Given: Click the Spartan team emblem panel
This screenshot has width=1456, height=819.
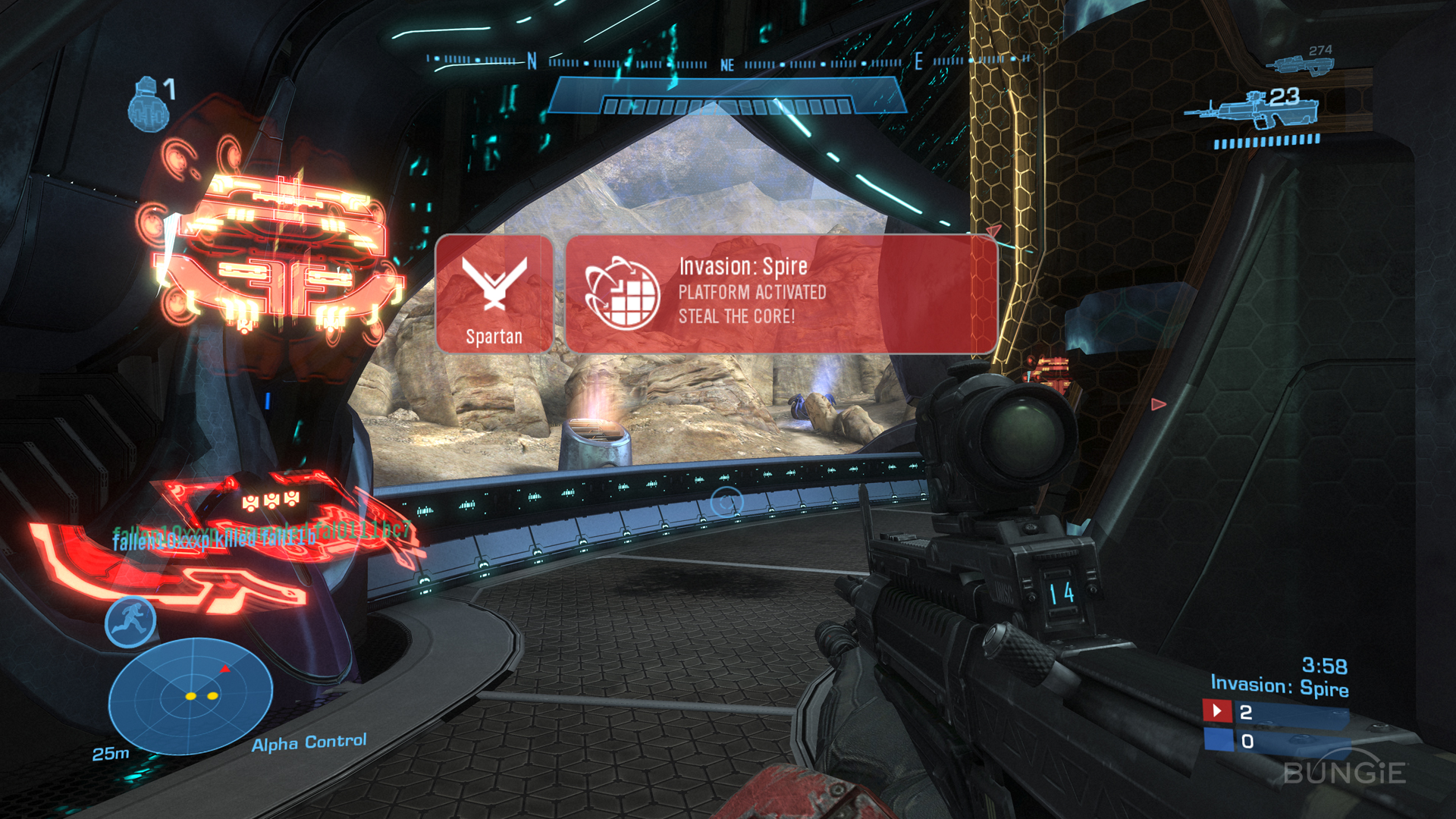Looking at the screenshot, I should click(x=494, y=293).
